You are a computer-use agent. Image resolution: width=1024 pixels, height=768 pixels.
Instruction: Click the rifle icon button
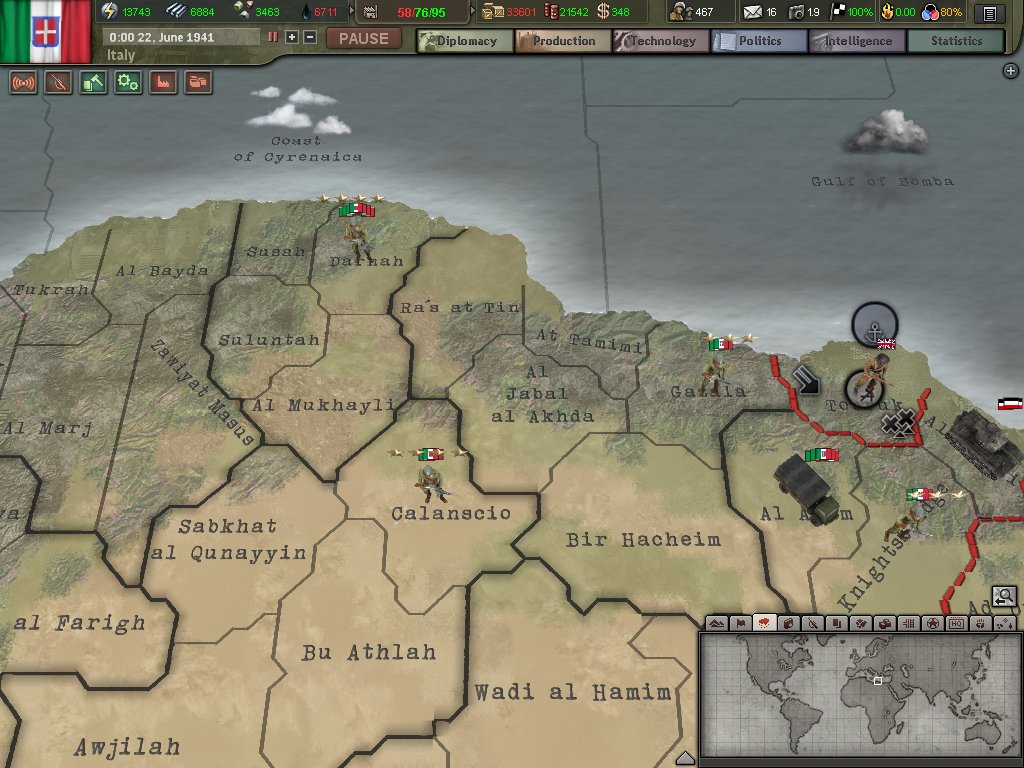coord(58,83)
